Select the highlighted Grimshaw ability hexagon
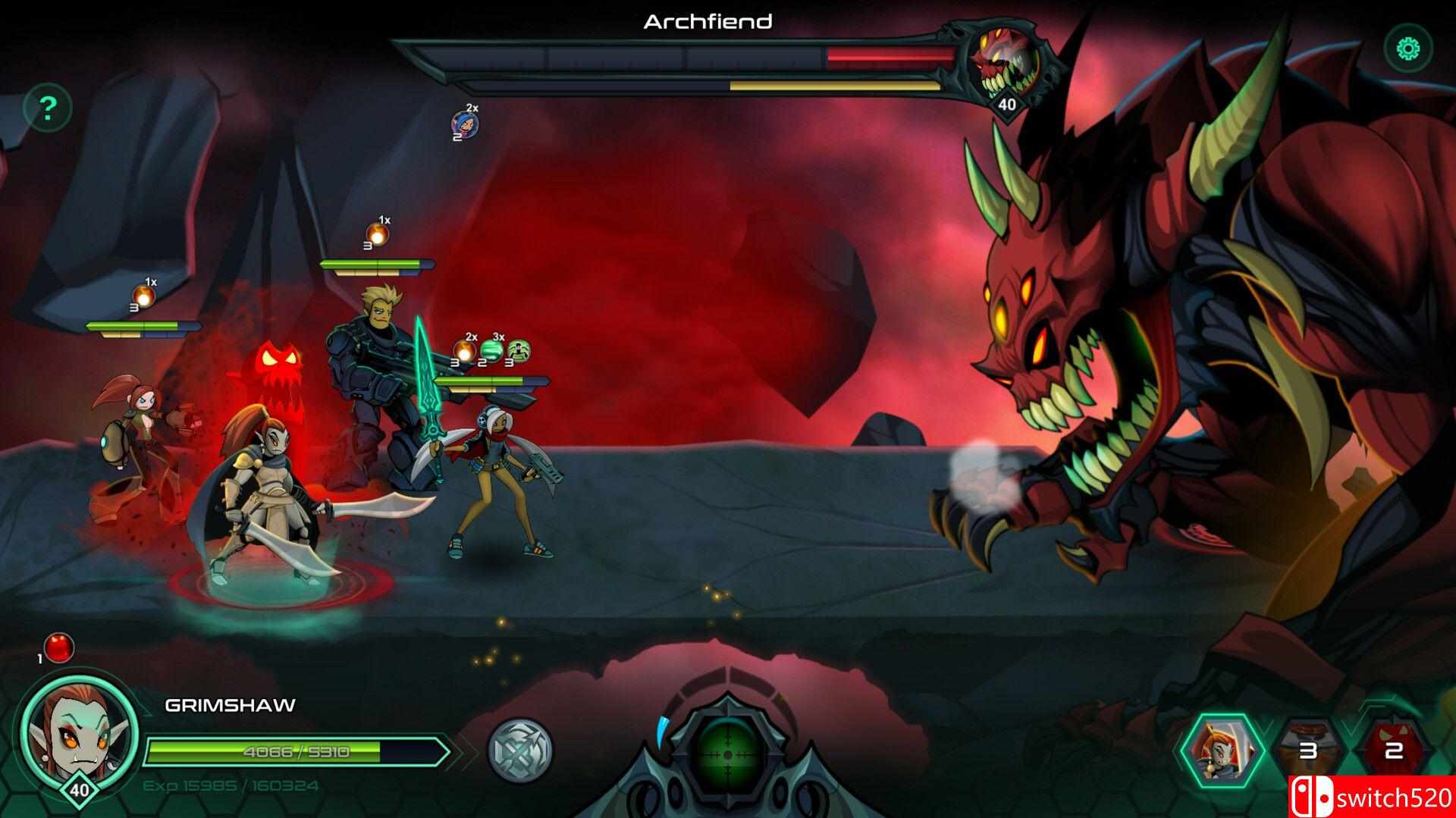Screen dimensions: 1456x818 click(1220, 749)
